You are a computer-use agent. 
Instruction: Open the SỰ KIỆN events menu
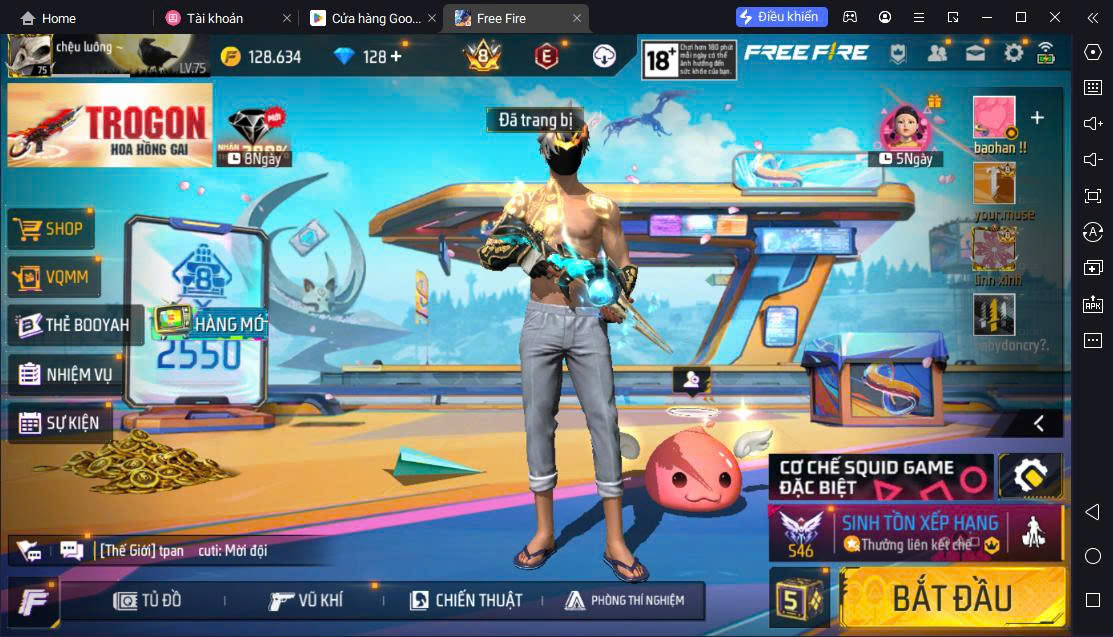[59, 423]
